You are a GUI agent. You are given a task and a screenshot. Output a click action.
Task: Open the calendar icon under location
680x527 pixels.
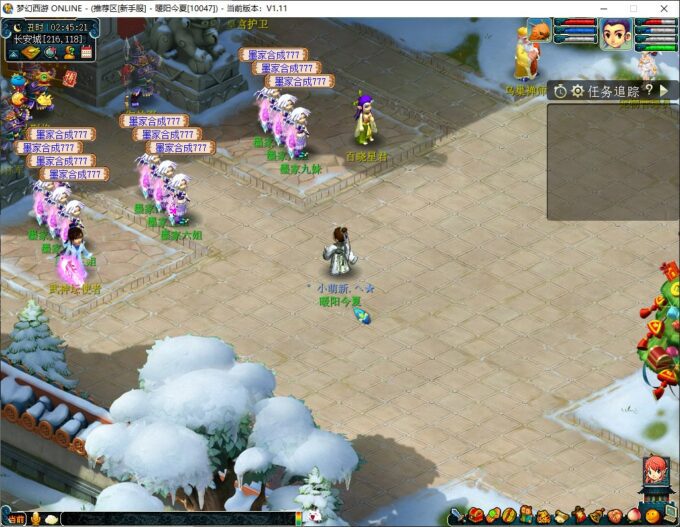click(x=87, y=51)
